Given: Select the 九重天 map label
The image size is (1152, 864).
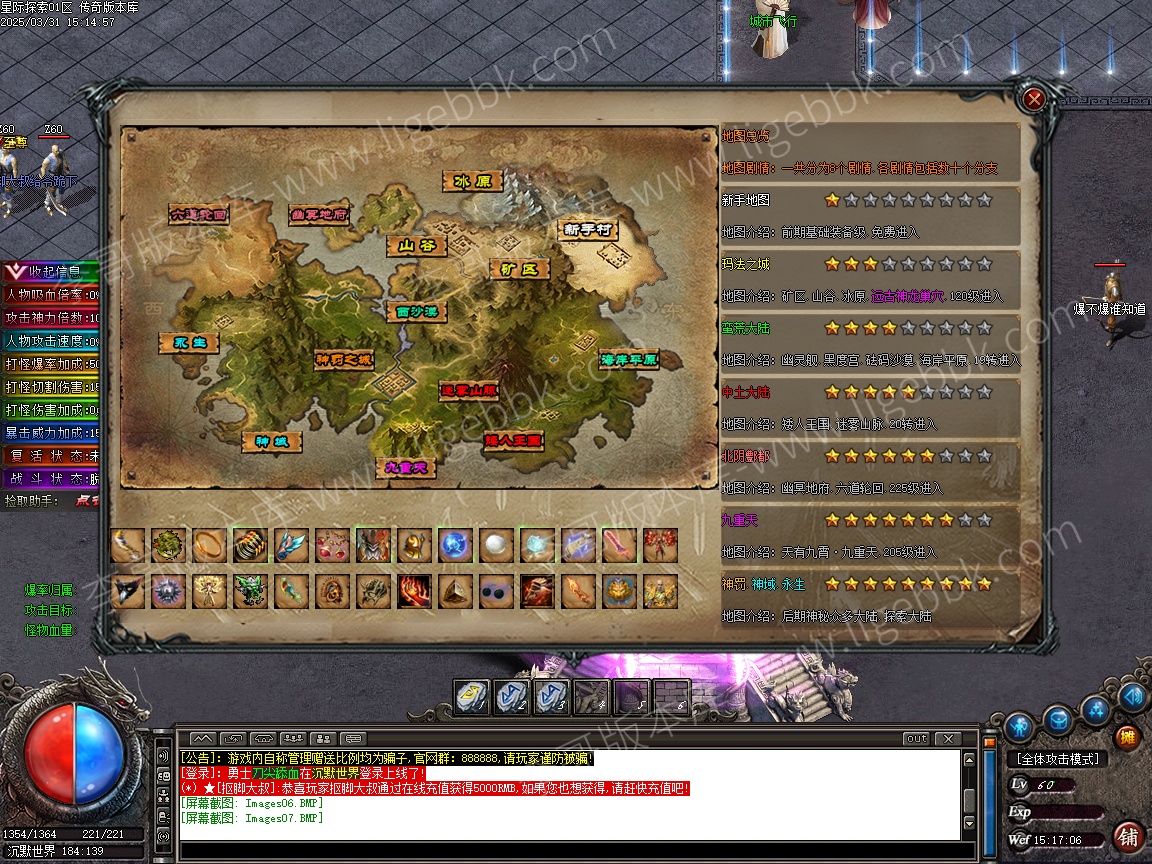Looking at the screenshot, I should (406, 467).
